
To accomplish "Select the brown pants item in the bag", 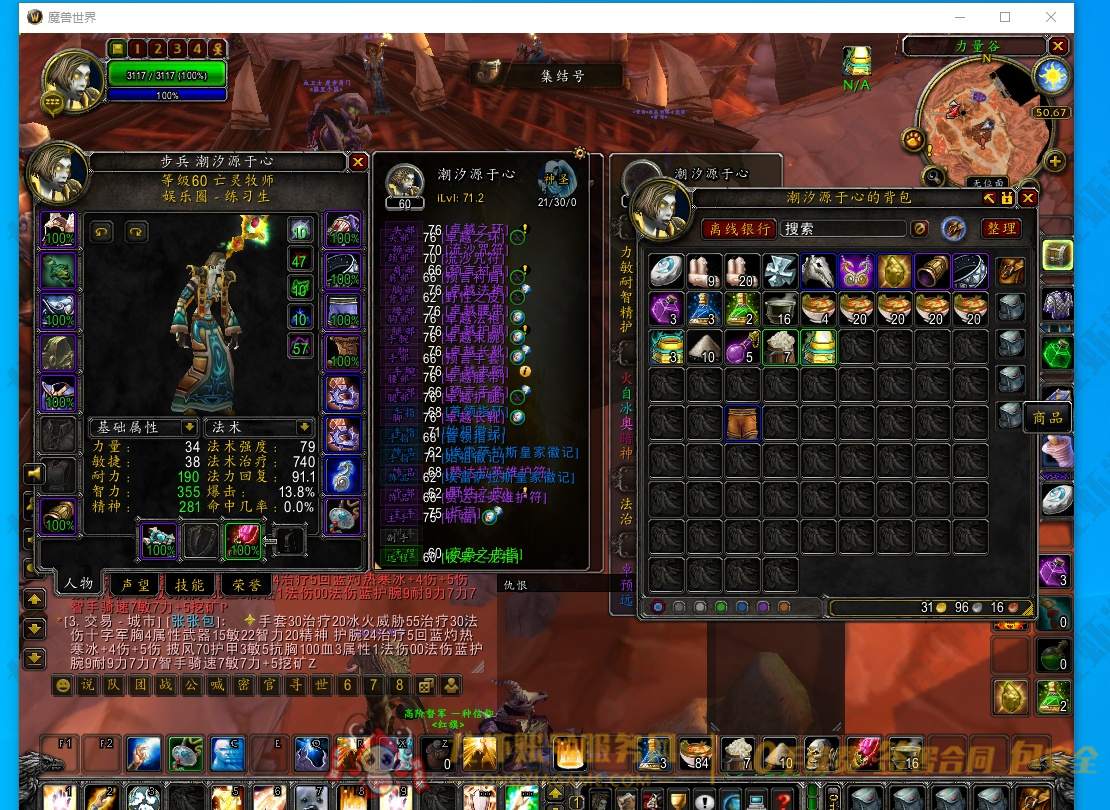I will 742,424.
